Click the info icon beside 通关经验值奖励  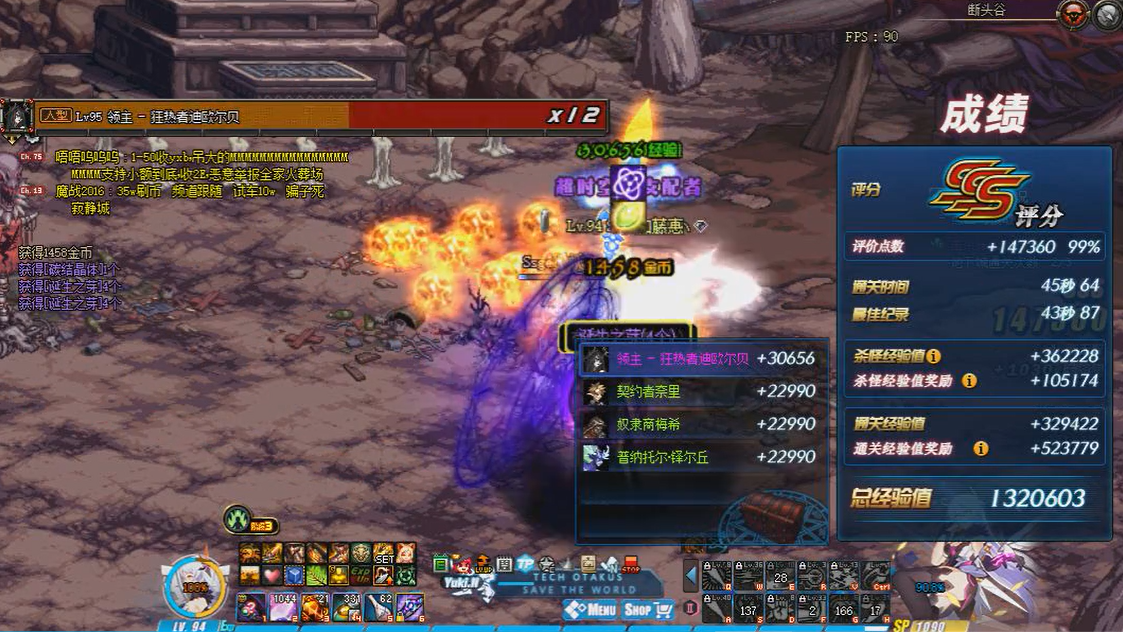[981, 449]
